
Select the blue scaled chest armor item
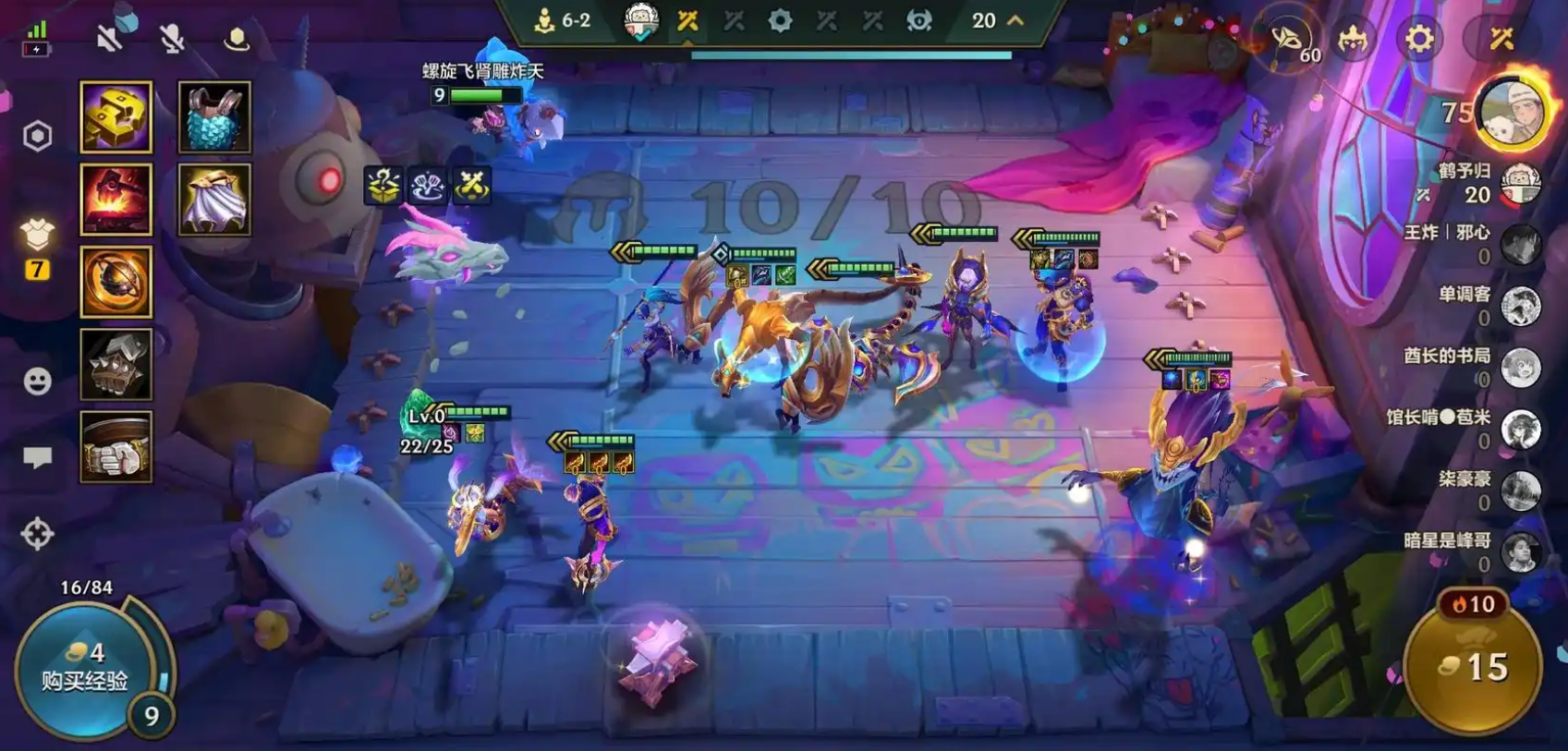point(214,116)
